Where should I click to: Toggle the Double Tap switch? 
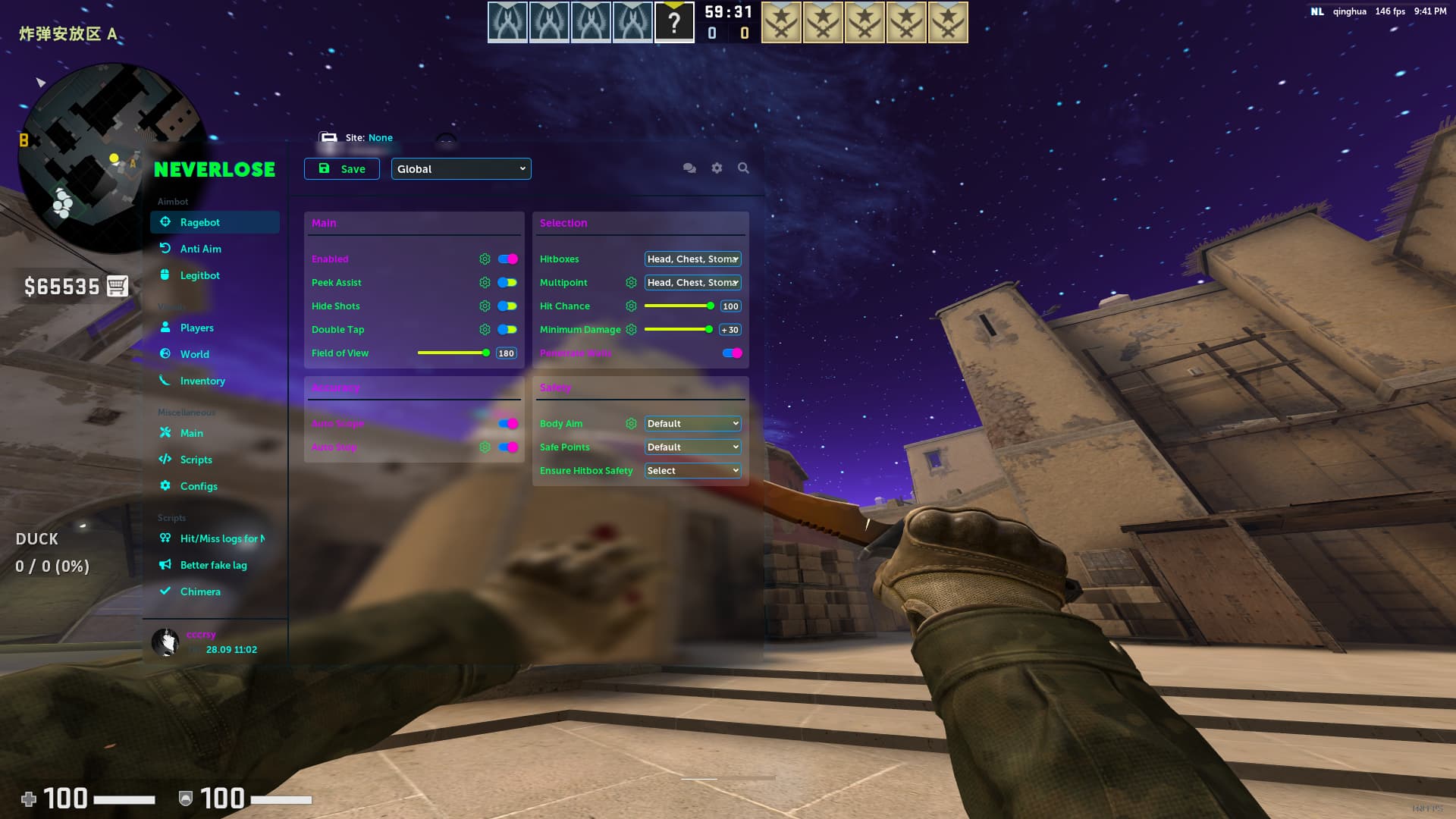pos(507,330)
